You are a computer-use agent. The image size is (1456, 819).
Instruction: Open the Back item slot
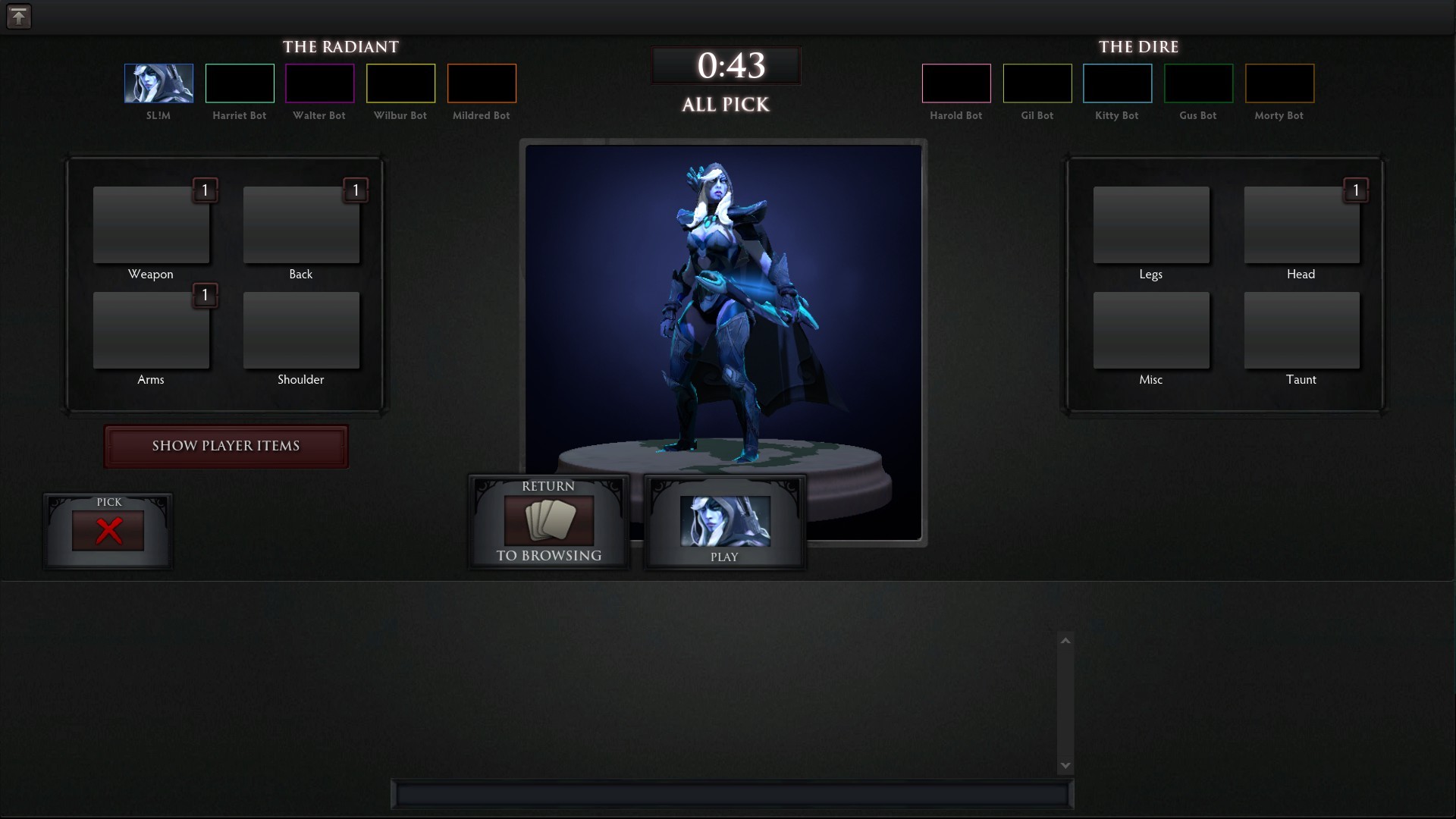300,225
